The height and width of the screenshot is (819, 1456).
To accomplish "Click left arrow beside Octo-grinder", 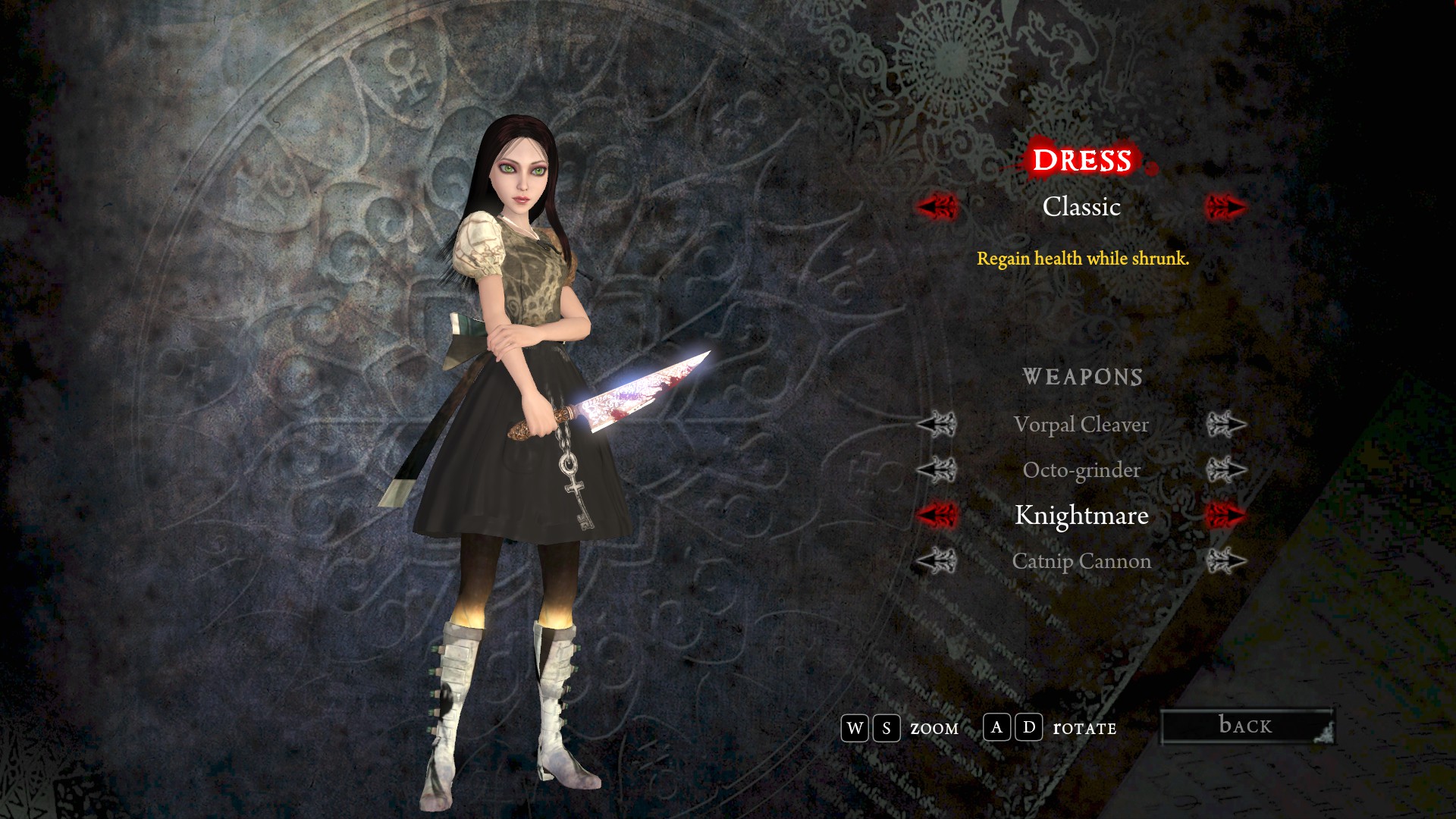I will (x=937, y=470).
